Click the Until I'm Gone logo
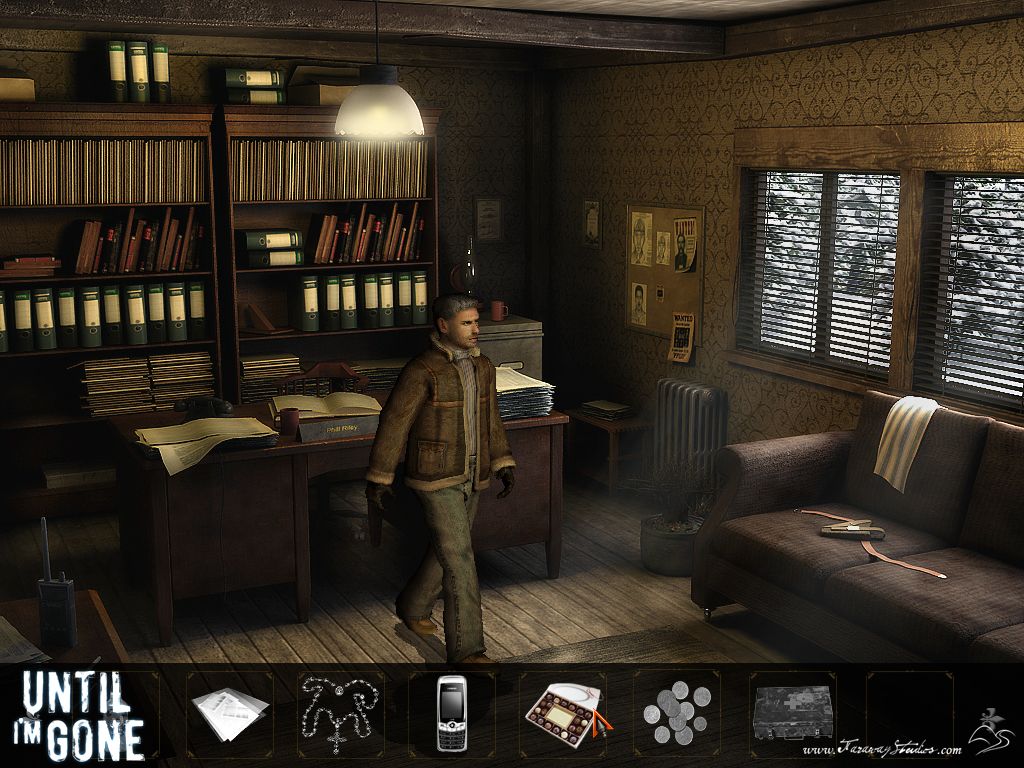This screenshot has width=1024, height=768. pos(82,715)
